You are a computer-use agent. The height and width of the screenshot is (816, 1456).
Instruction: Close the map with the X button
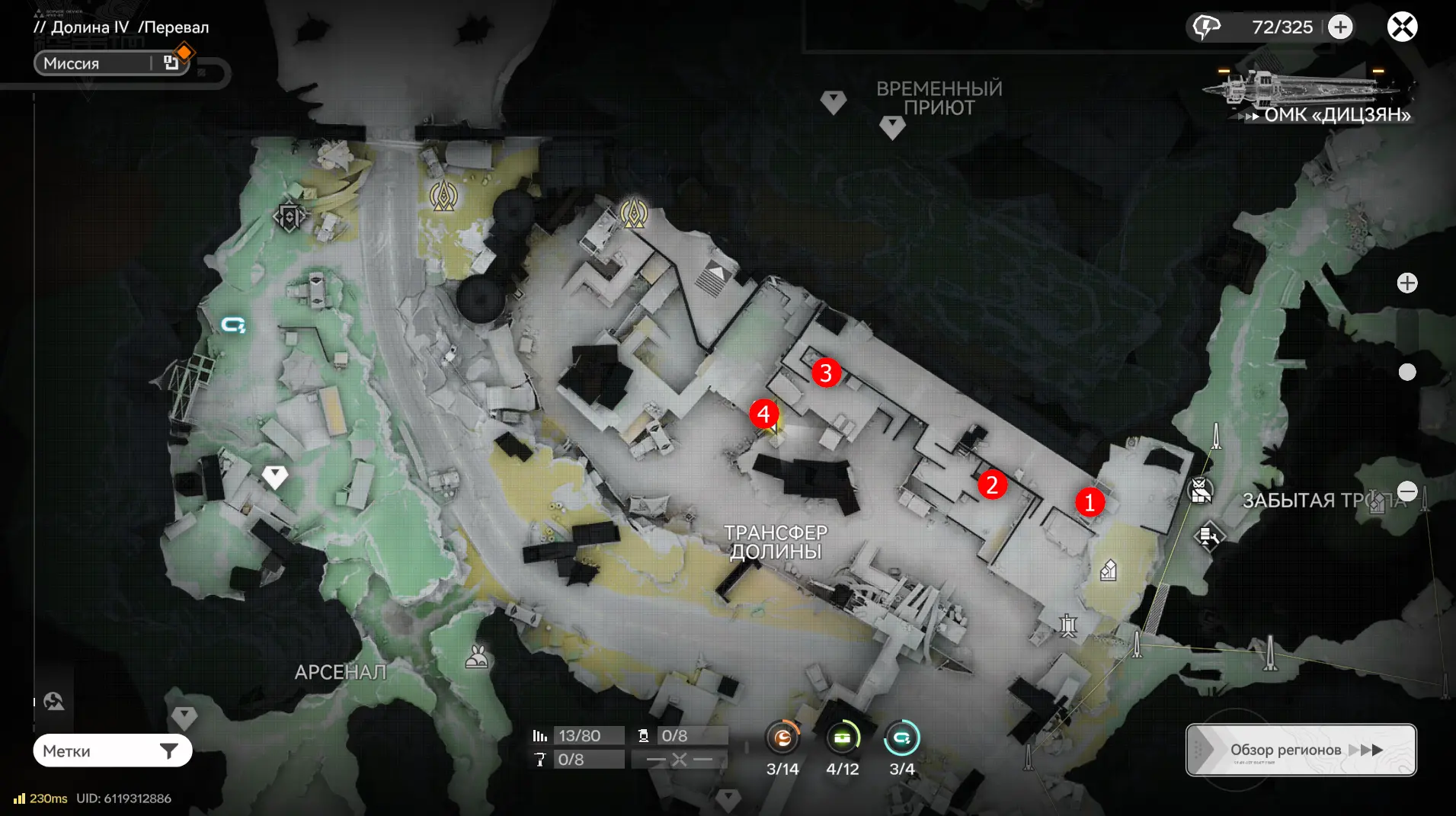click(1402, 27)
